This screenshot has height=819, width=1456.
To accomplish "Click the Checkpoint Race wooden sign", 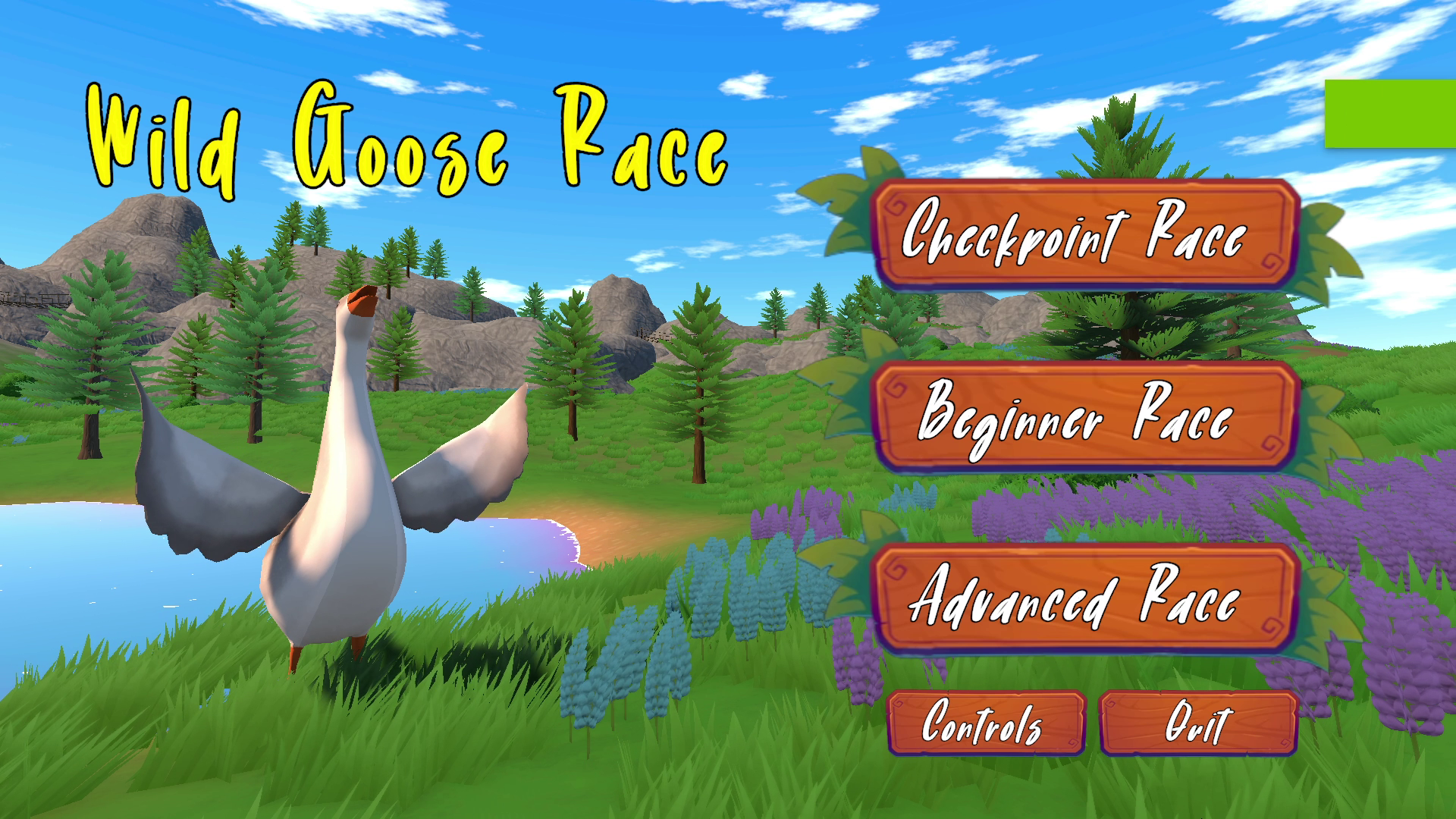I will pyautogui.click(x=1090, y=235).
